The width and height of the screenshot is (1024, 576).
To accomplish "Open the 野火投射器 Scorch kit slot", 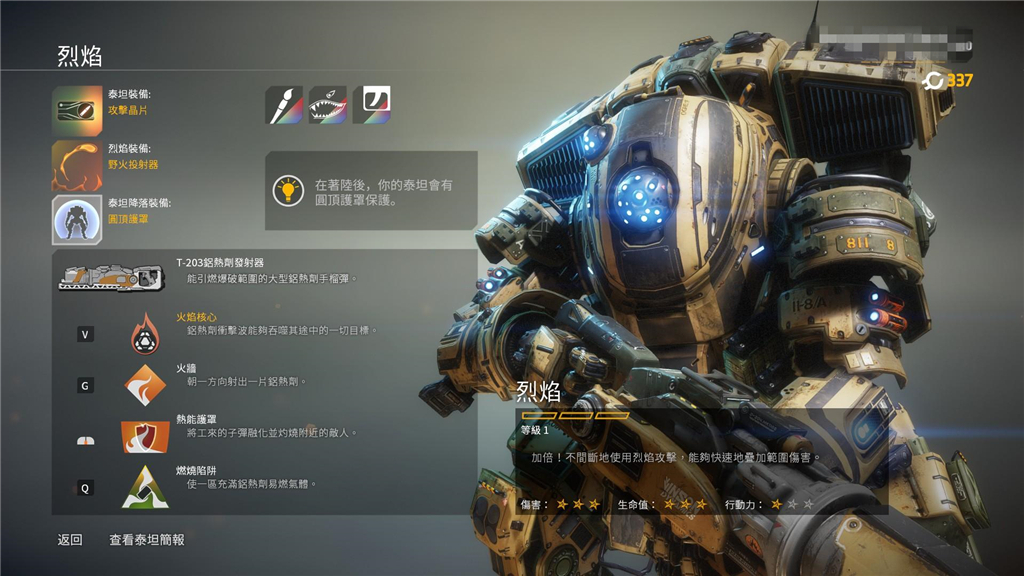I will 77,165.
